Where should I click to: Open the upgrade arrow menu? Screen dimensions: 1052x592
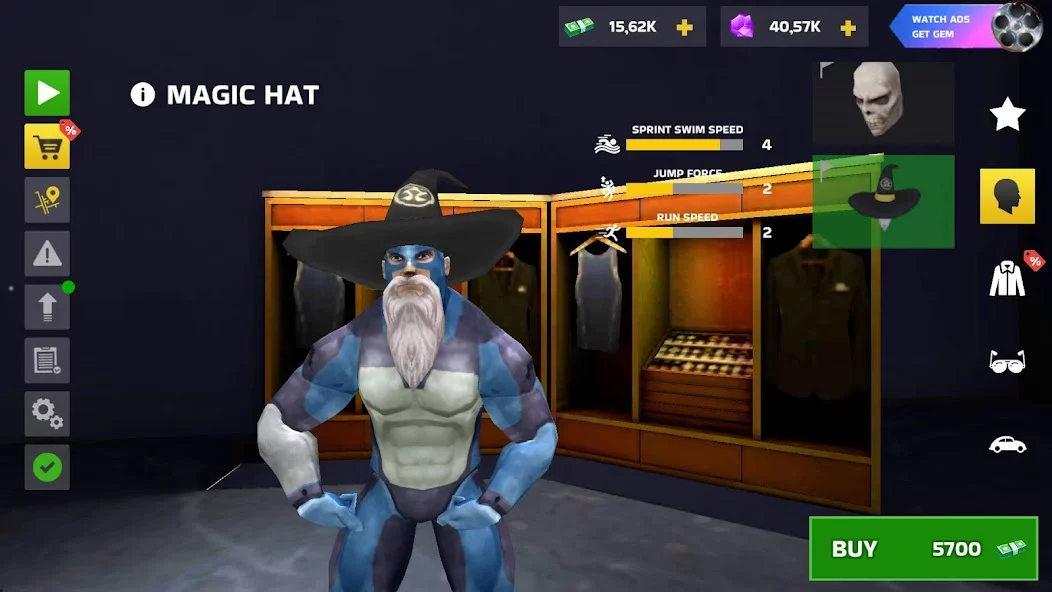(x=47, y=306)
